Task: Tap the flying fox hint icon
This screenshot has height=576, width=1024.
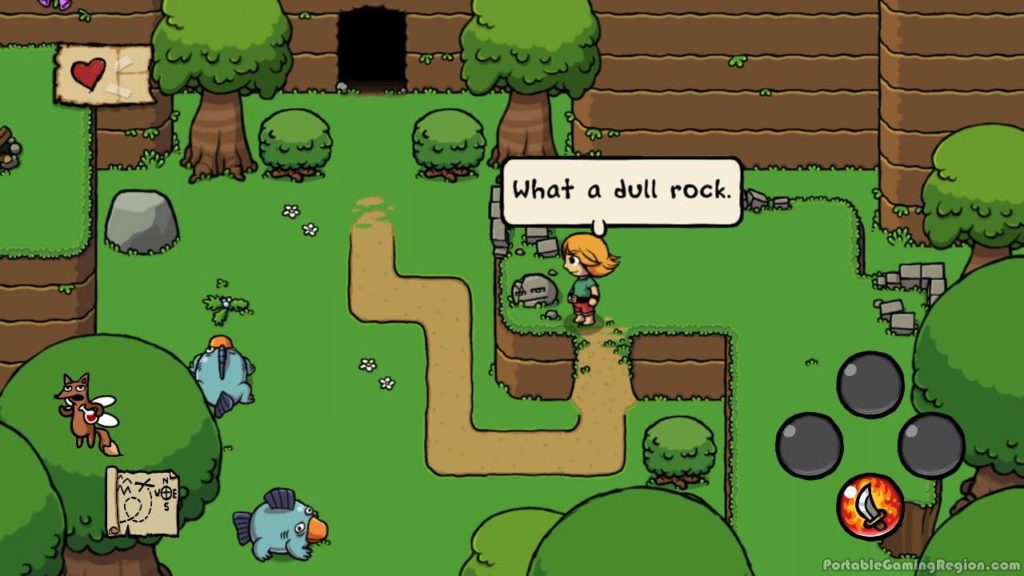Action: (85, 410)
